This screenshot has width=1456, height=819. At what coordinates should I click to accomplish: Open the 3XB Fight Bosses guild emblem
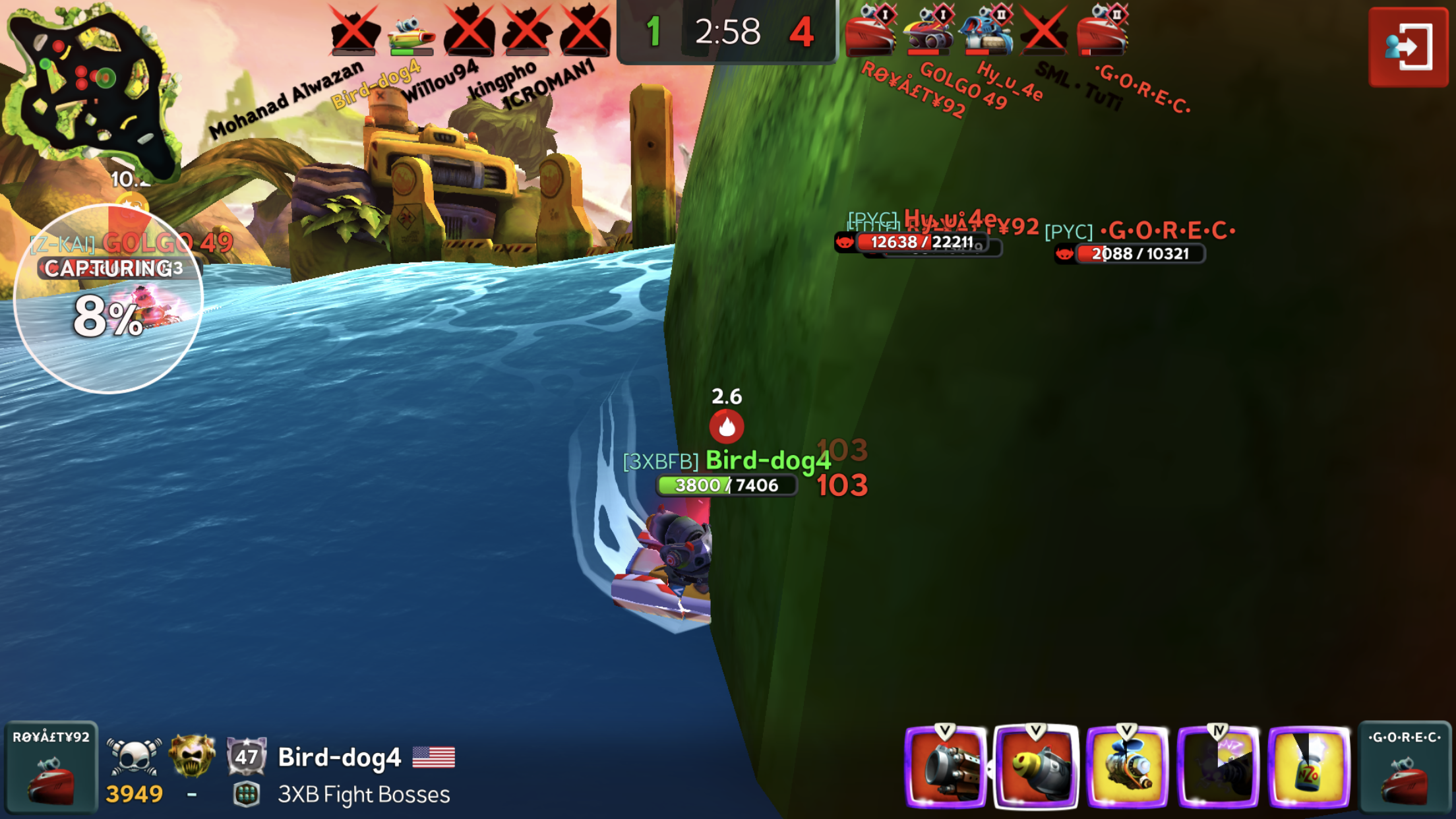(246, 795)
